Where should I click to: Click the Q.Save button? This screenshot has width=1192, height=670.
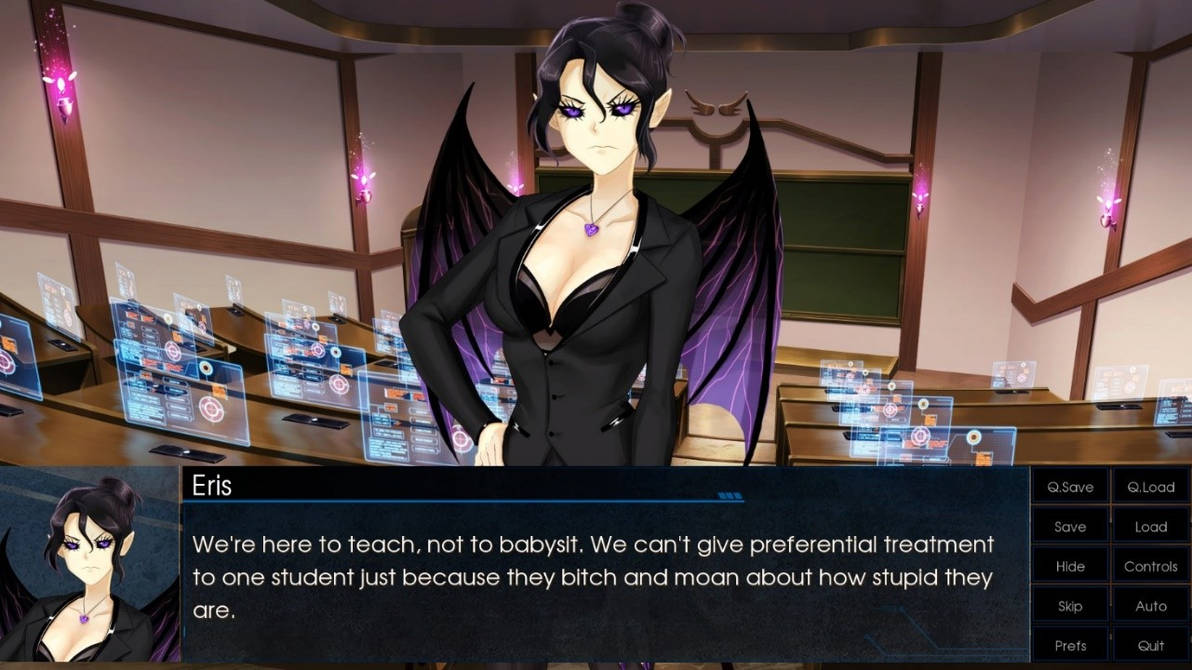pos(1070,487)
